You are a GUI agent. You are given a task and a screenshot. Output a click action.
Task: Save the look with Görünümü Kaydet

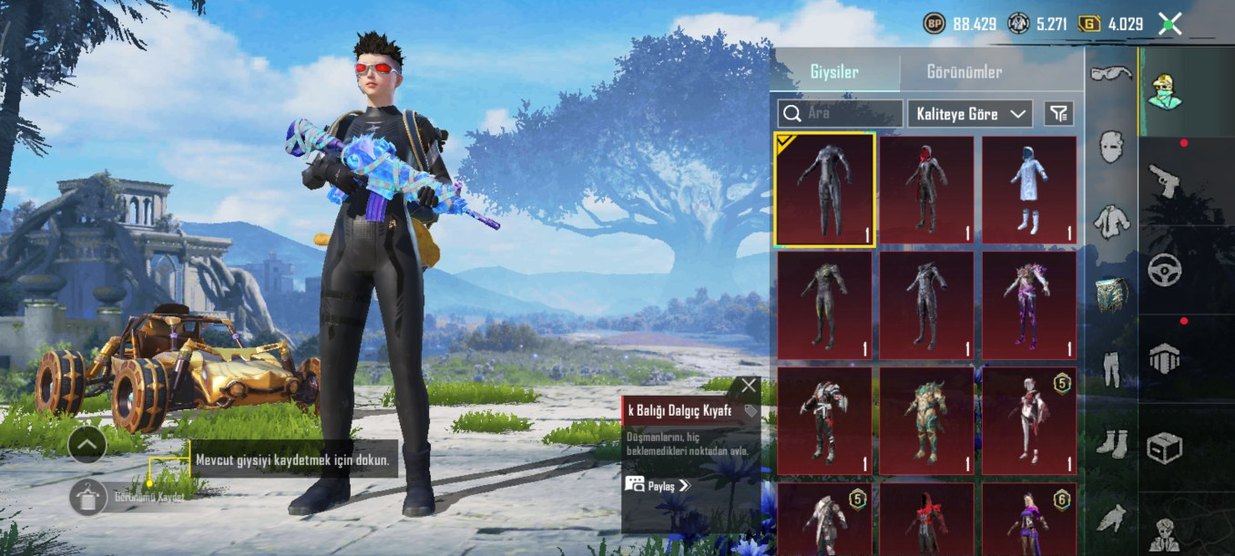pos(88,497)
